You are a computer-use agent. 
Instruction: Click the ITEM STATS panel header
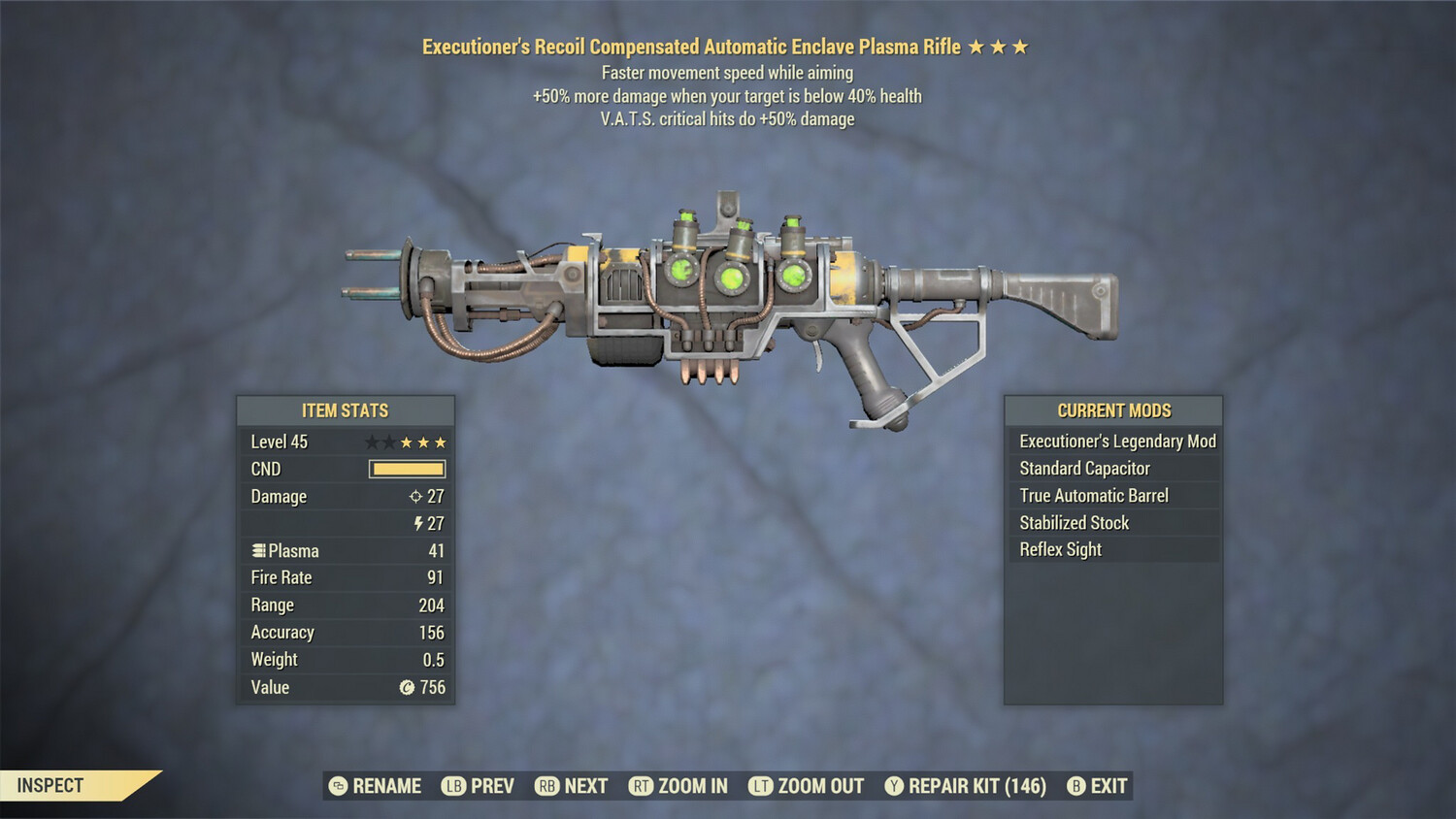pos(345,410)
